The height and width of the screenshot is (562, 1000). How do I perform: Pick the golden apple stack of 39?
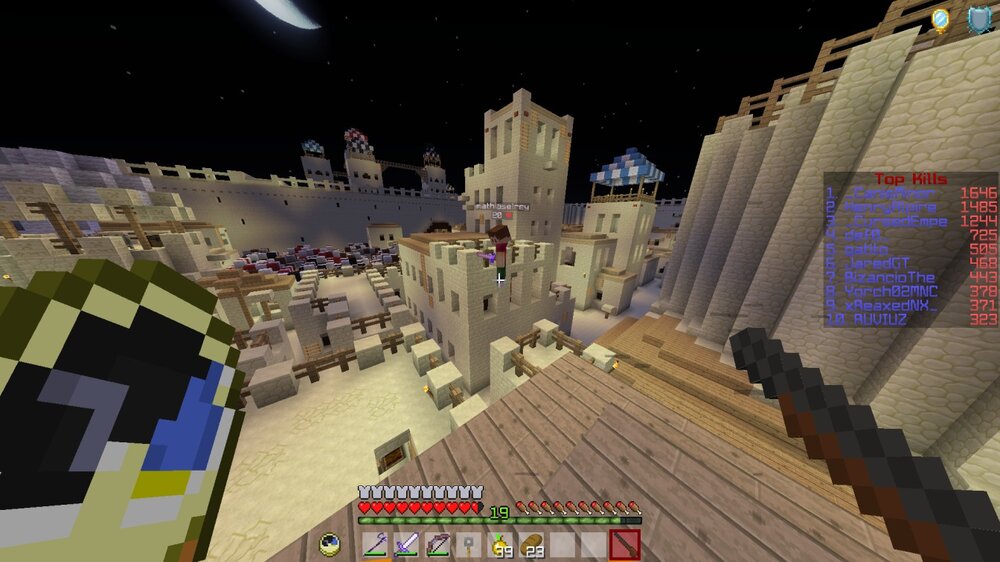[499, 546]
